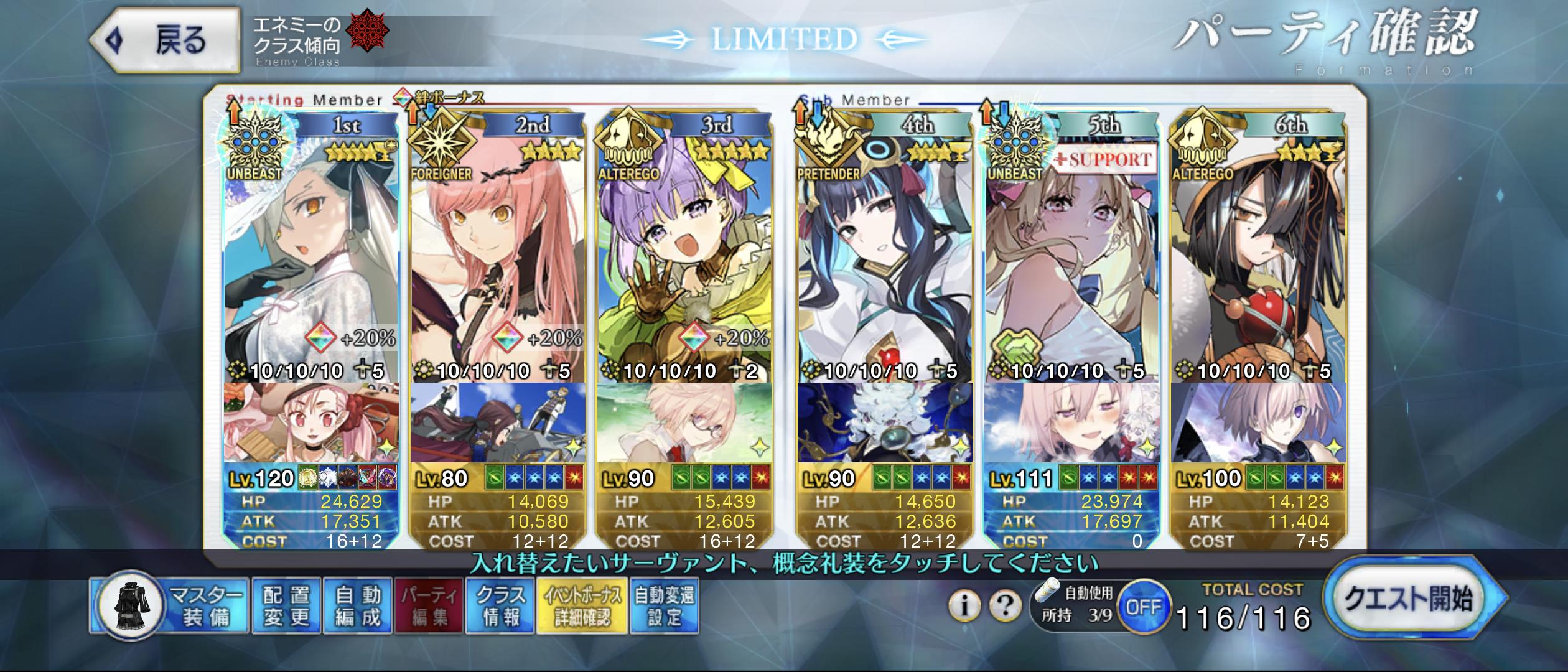1568x672 pixels.
Task: Change the 4th servant's craft essence
Action: (x=885, y=423)
